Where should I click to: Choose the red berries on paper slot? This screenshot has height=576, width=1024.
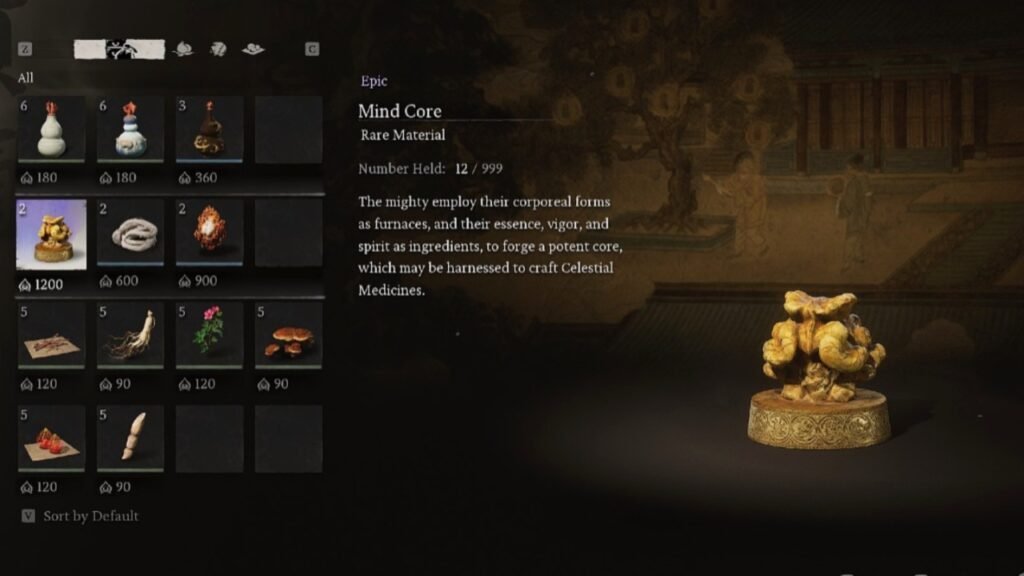pos(51,438)
